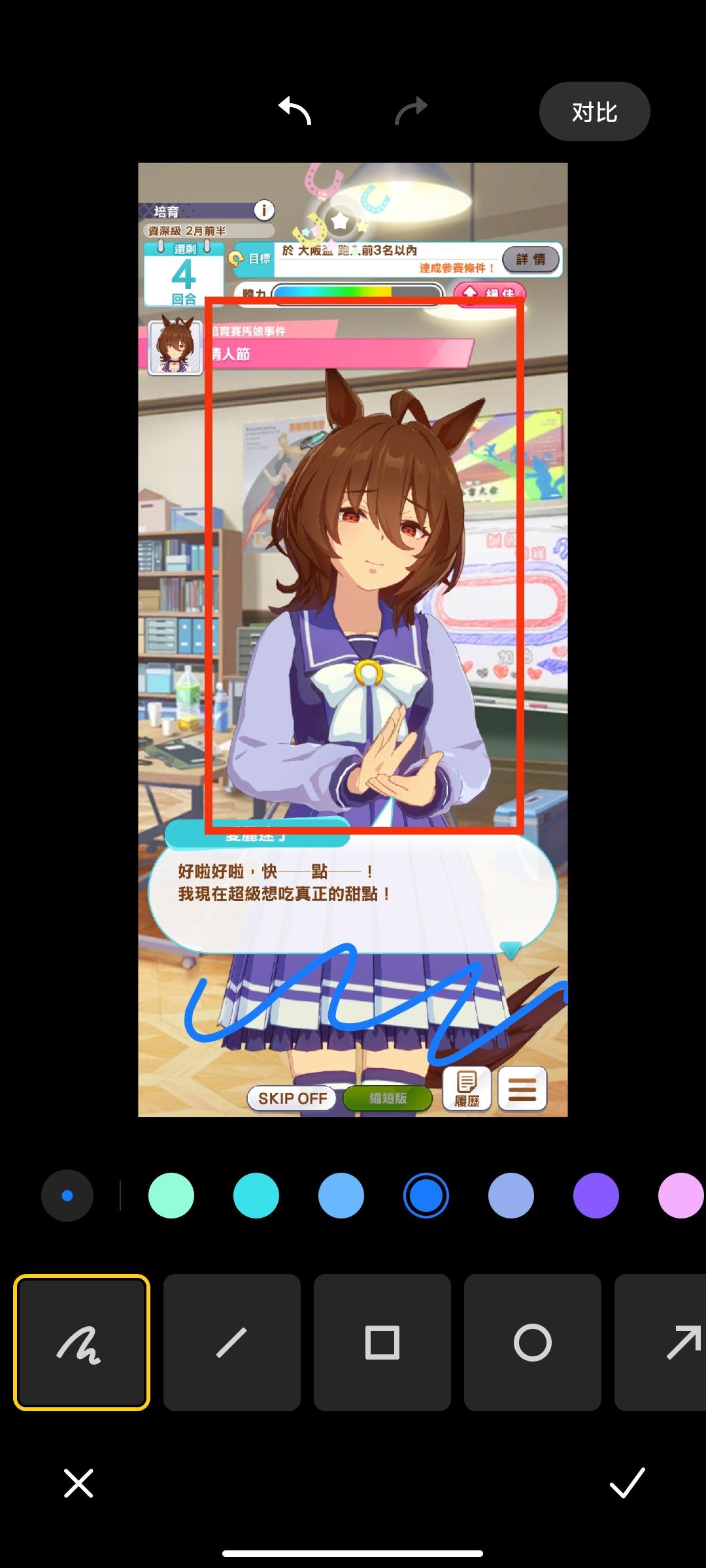Undo the last drawing stroke
This screenshot has width=706, height=1568.
(x=295, y=111)
